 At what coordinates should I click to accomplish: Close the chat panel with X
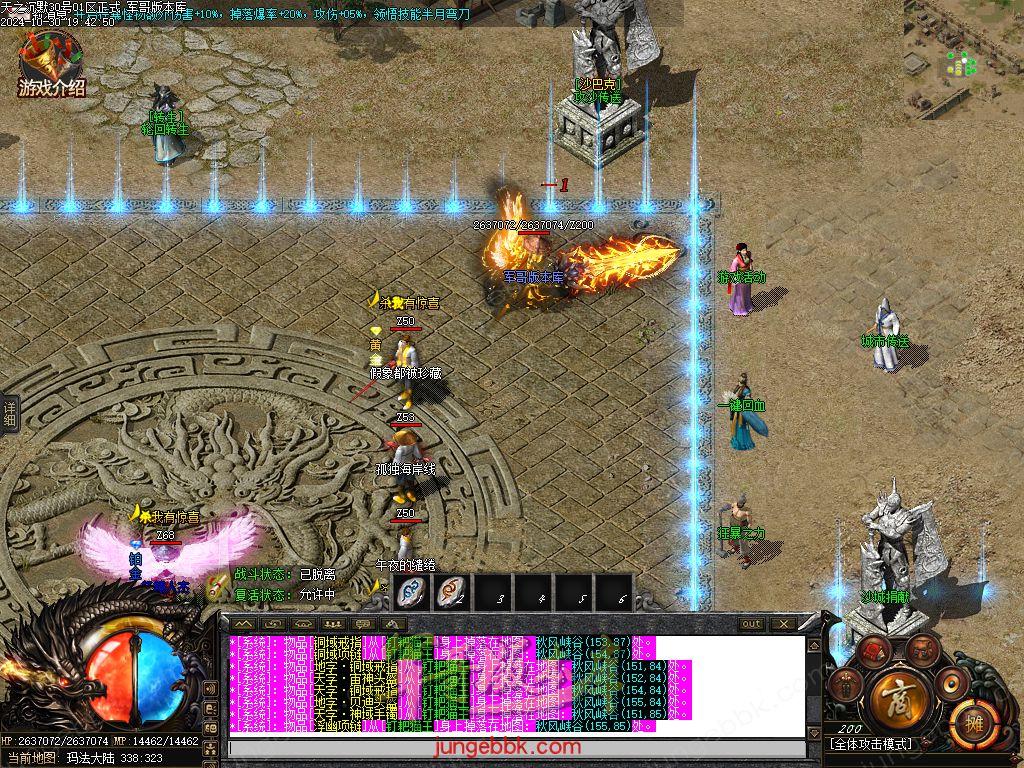[x=783, y=624]
